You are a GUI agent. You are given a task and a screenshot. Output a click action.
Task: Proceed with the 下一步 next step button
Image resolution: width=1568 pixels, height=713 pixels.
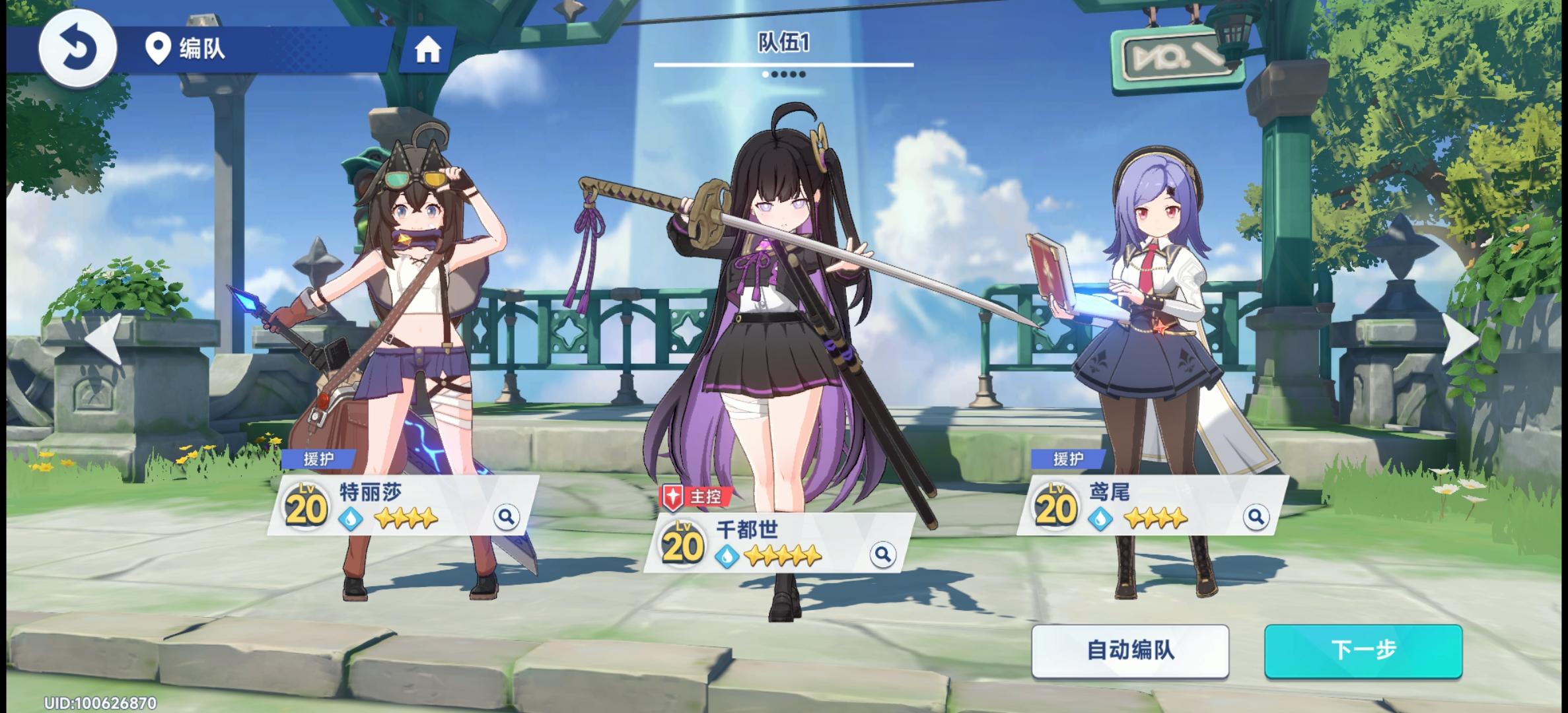[1363, 651]
